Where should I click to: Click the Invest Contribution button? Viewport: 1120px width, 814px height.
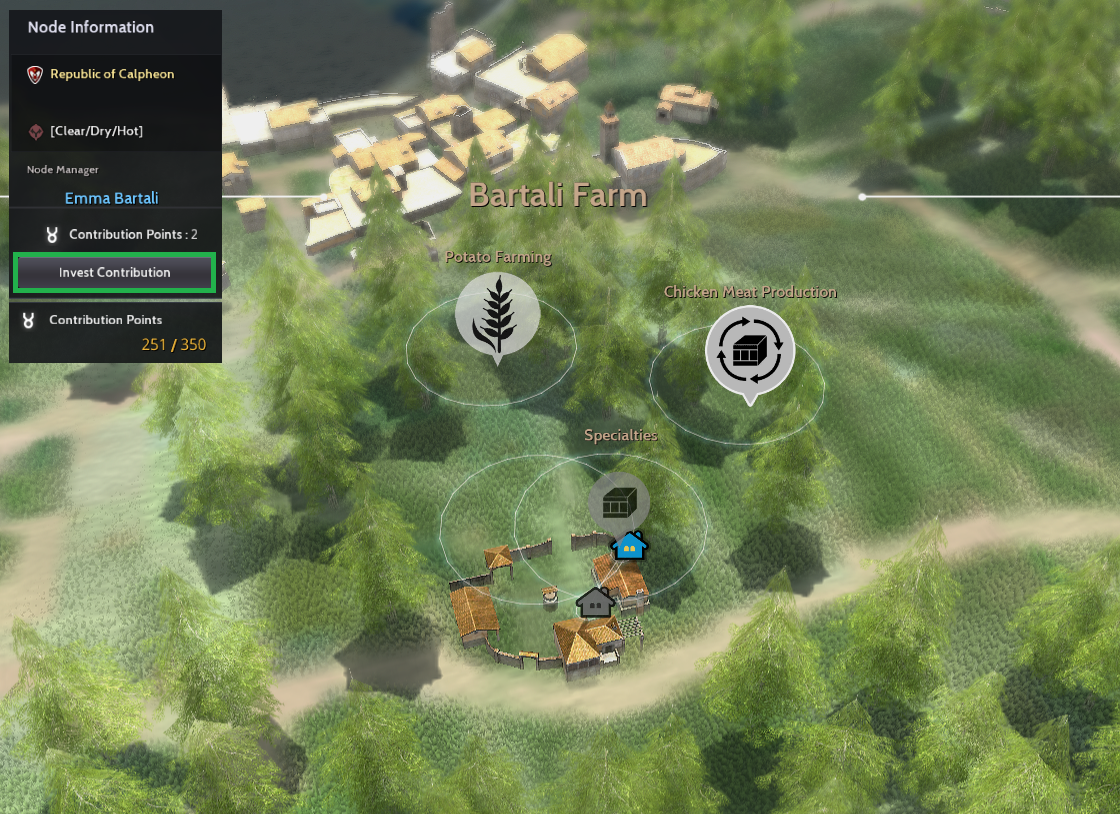114,273
